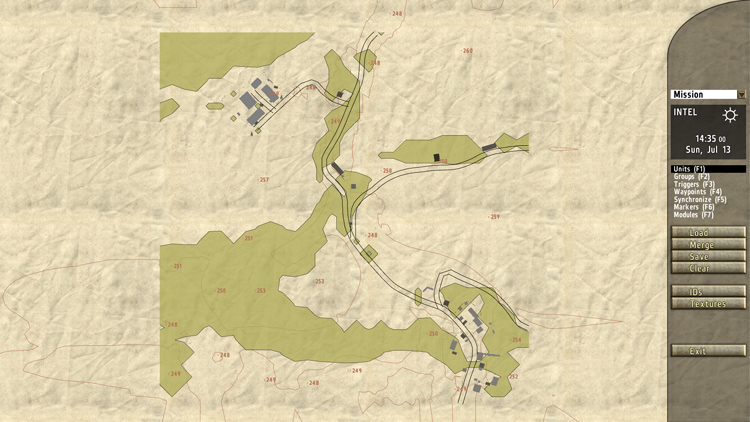This screenshot has height=422, width=750.
Task: Choose Triggers (F3) mode
Action: [694, 185]
